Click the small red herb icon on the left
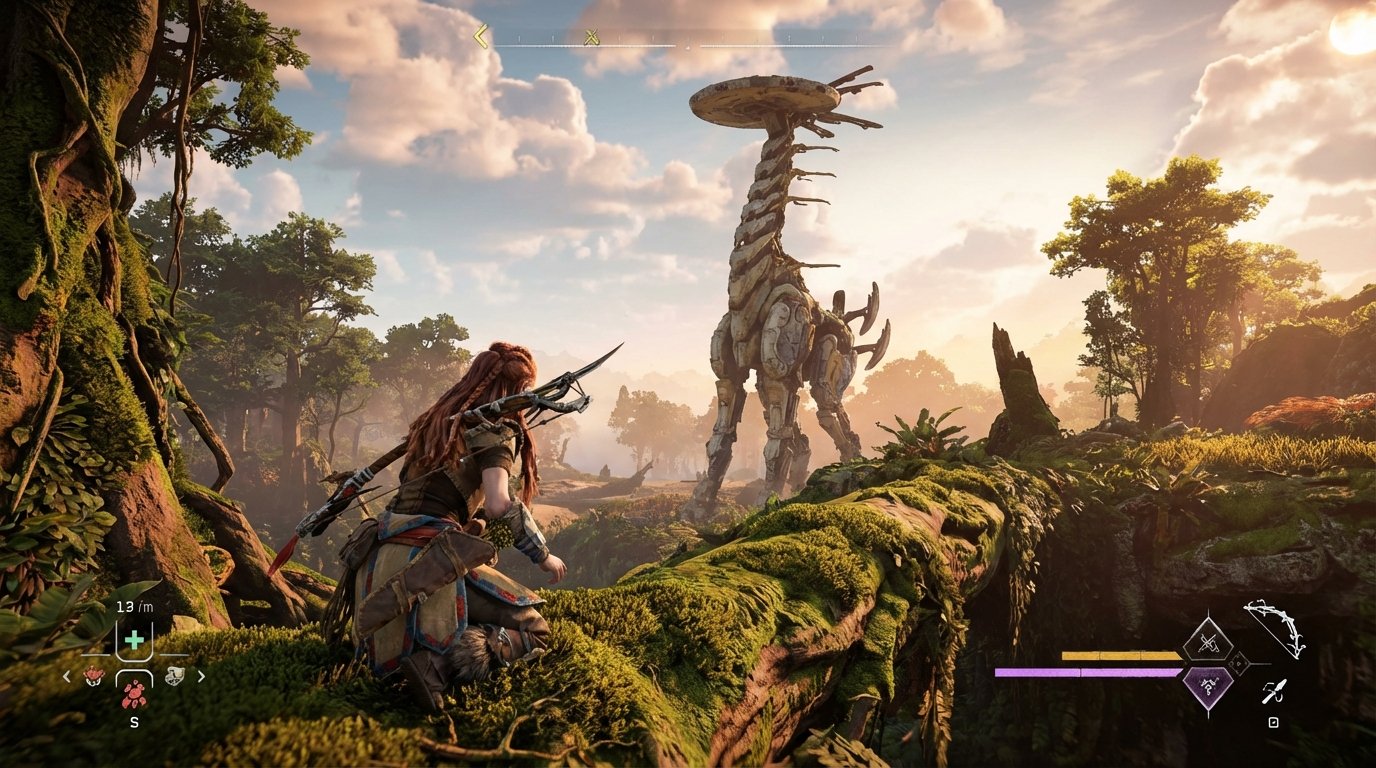This screenshot has height=768, width=1376. pyautogui.click(x=94, y=676)
